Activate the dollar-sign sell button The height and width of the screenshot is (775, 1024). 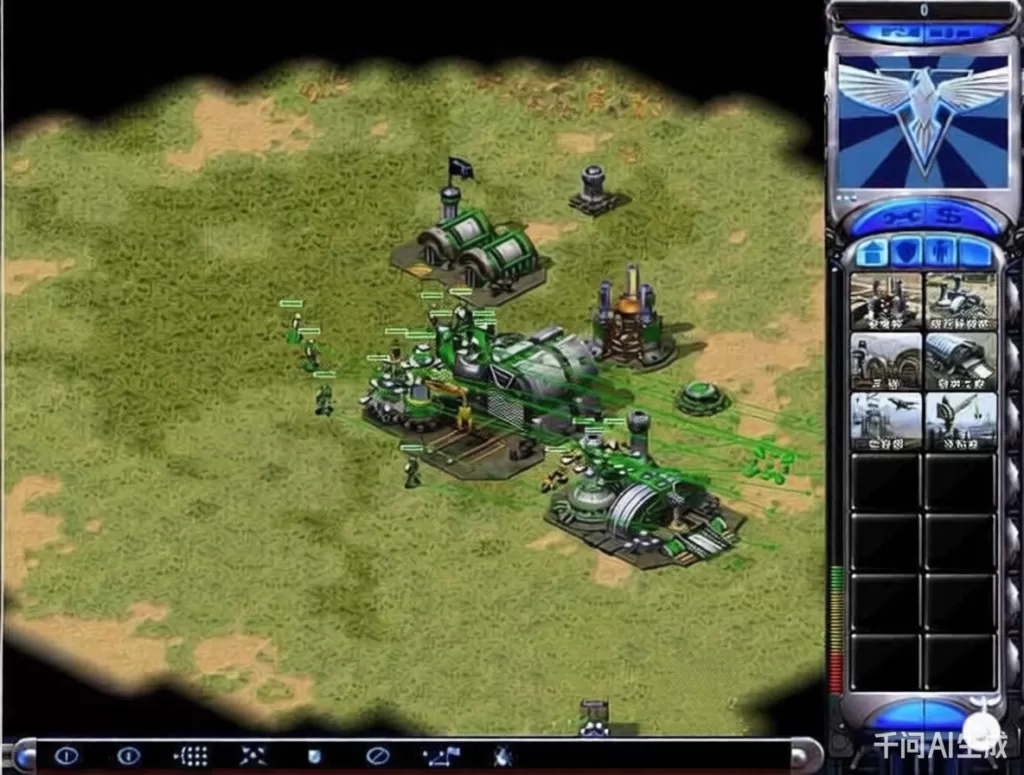[x=951, y=215]
